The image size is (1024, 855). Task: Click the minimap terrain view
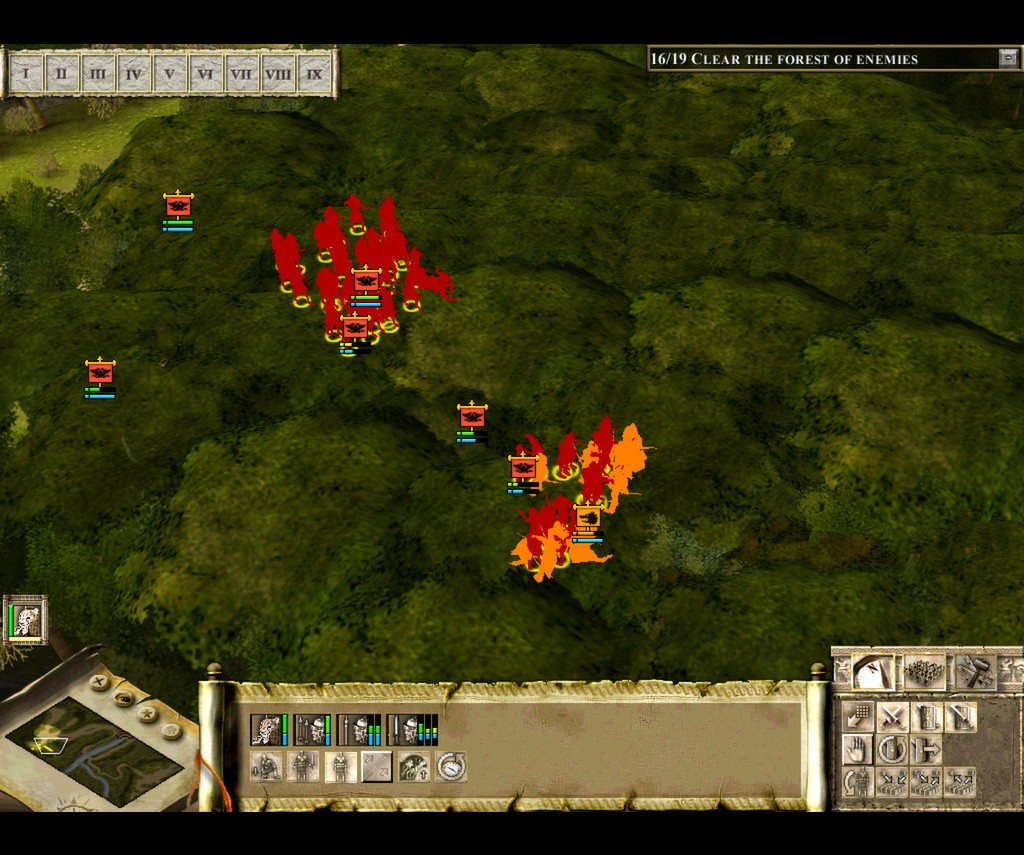(x=92, y=750)
